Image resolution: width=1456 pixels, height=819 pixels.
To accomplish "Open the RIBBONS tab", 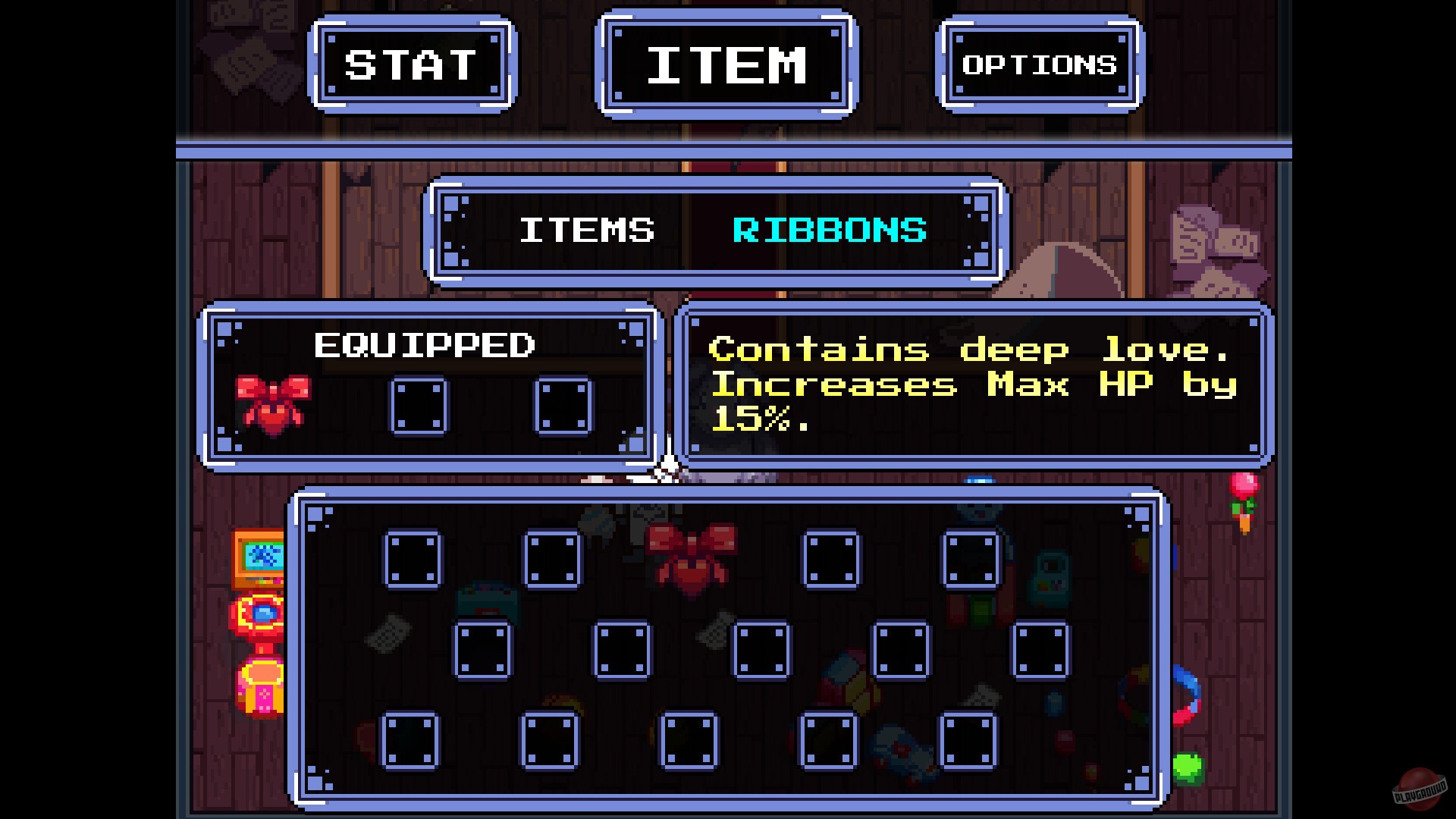I will [827, 230].
